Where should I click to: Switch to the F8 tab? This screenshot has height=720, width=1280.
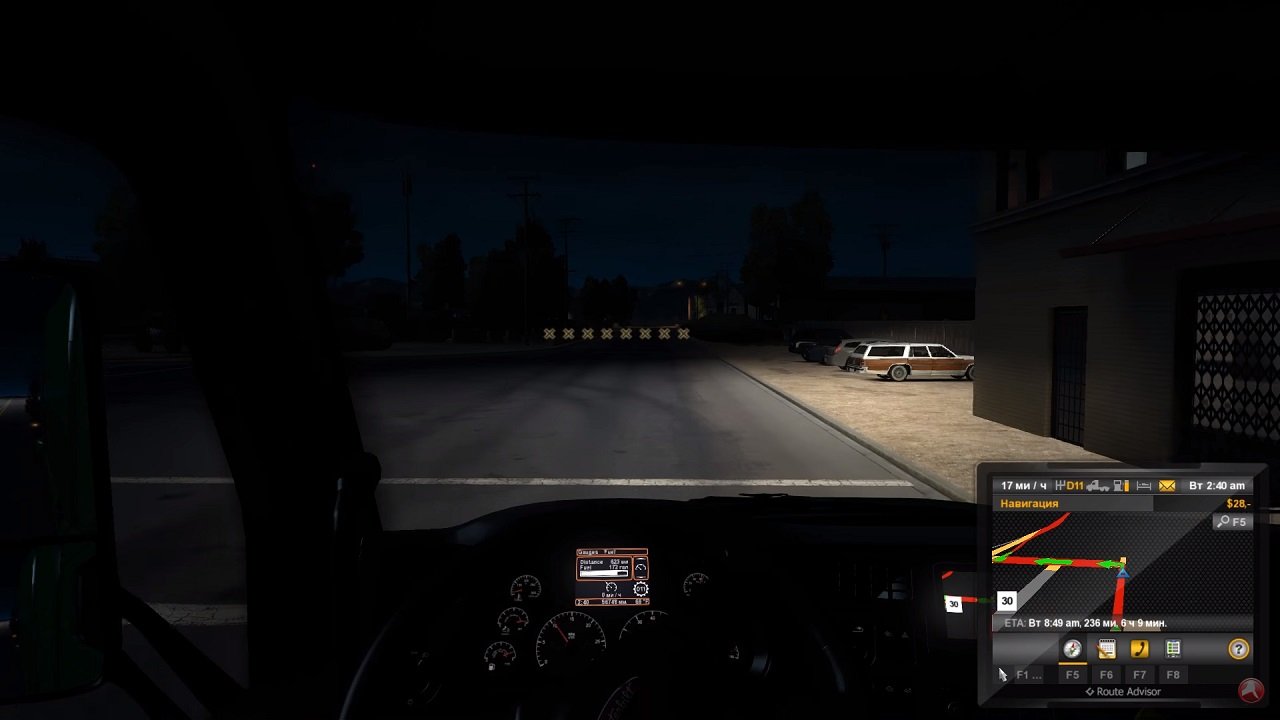1172,674
